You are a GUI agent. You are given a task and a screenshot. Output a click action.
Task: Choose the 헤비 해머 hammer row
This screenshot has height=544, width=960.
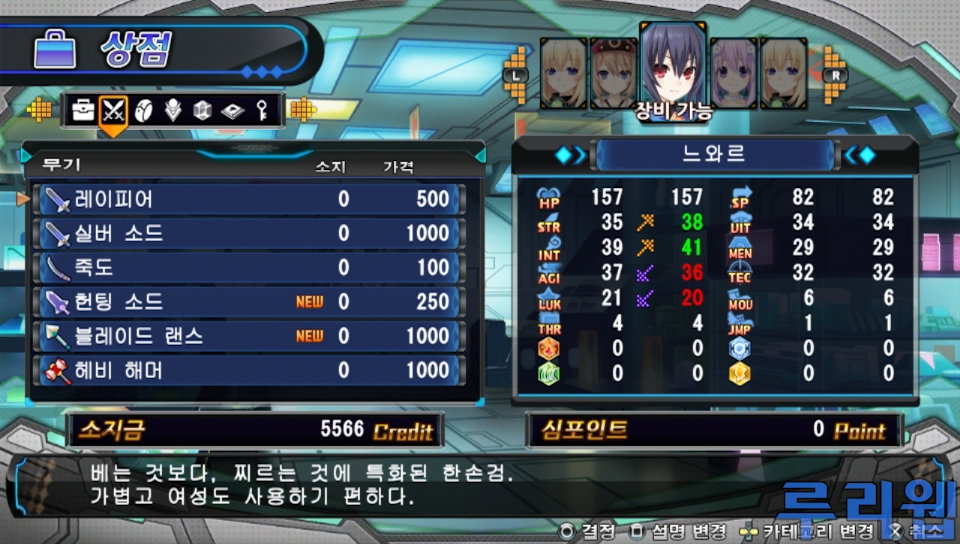[x=248, y=370]
